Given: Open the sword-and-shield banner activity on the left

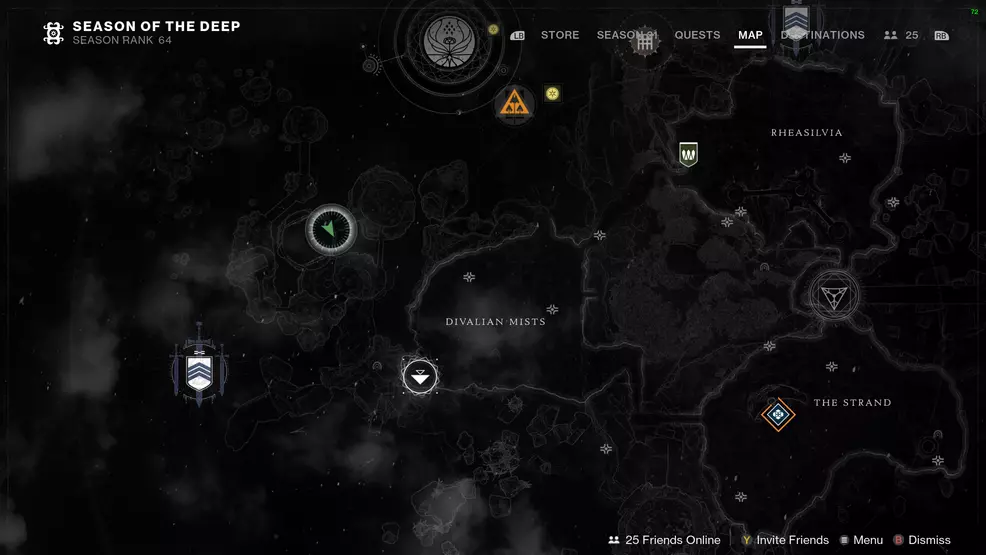Looking at the screenshot, I should click(x=199, y=372).
